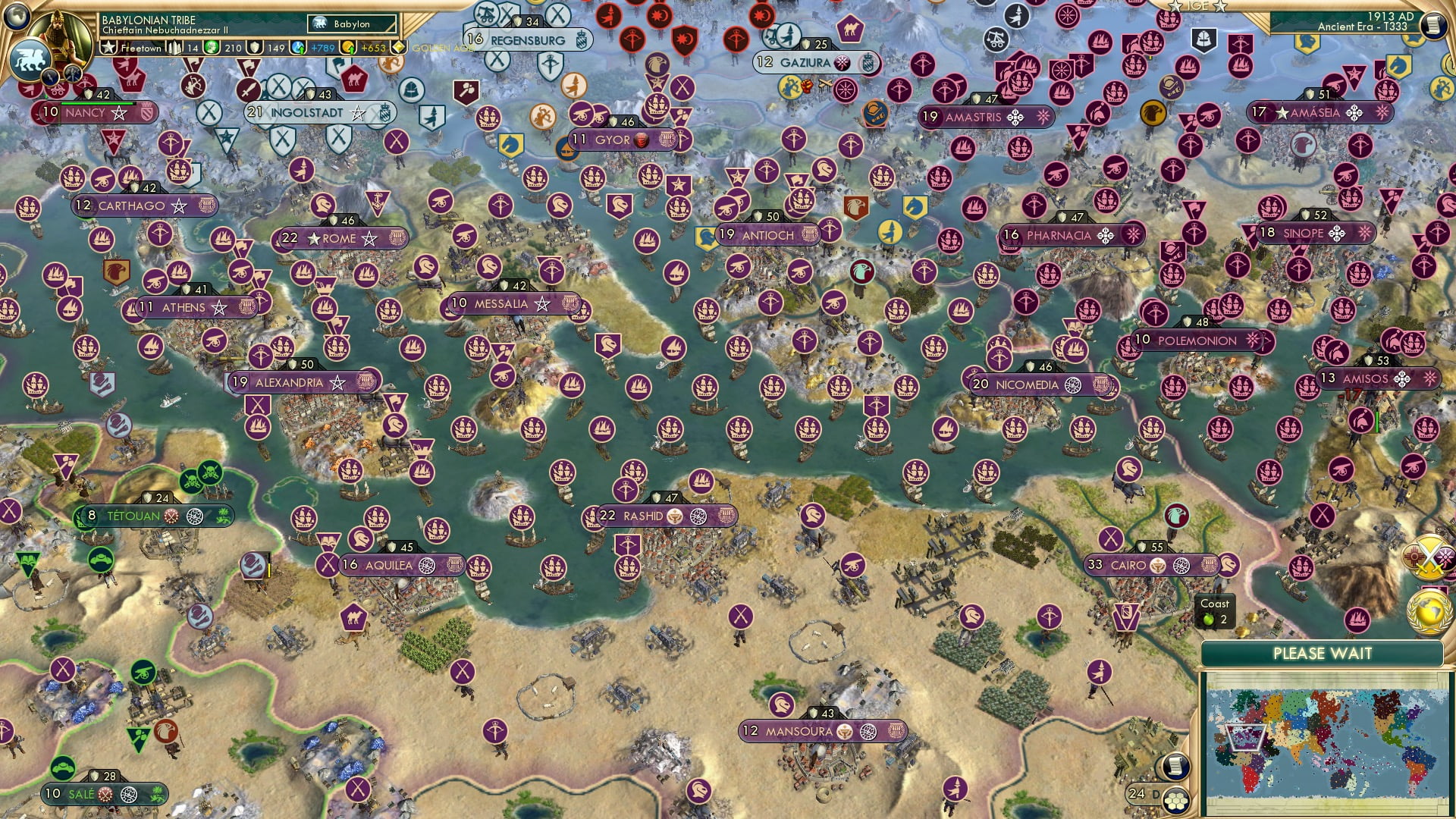Toggle the small lightning circle under the portrait
Screen dimensions: 1456x819
click(x=51, y=77)
